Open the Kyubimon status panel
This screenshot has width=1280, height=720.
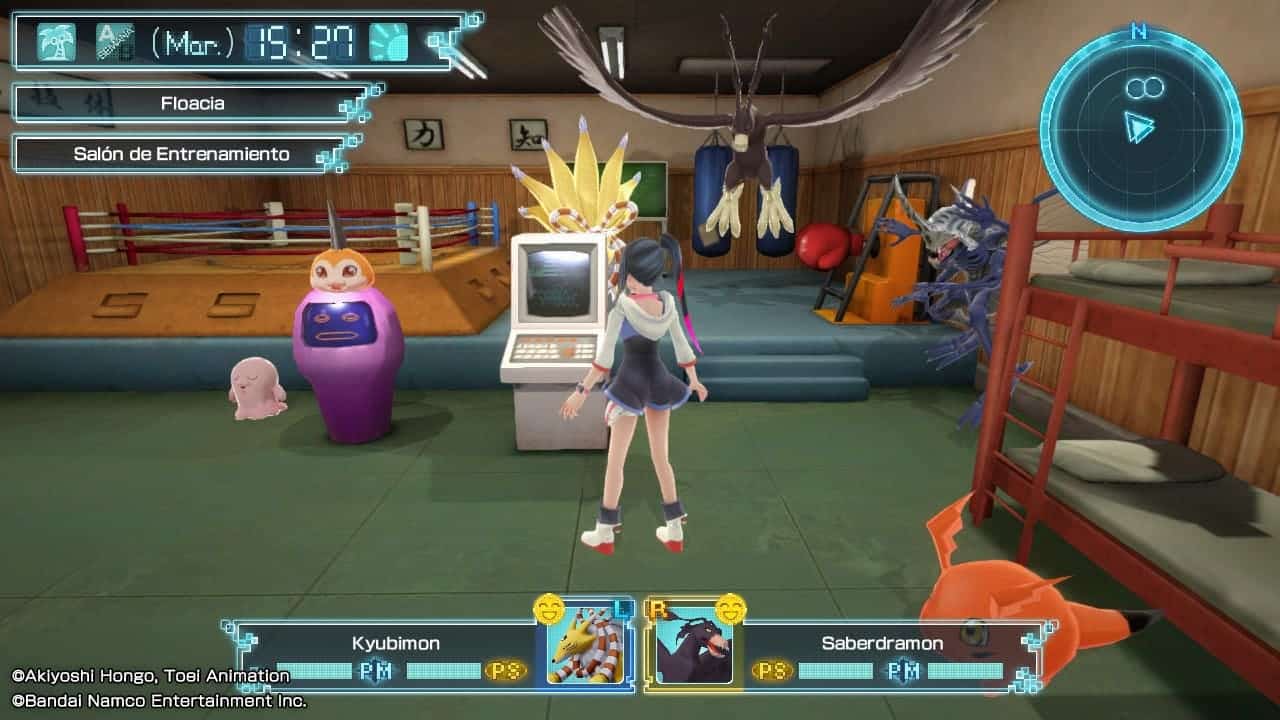(396, 655)
